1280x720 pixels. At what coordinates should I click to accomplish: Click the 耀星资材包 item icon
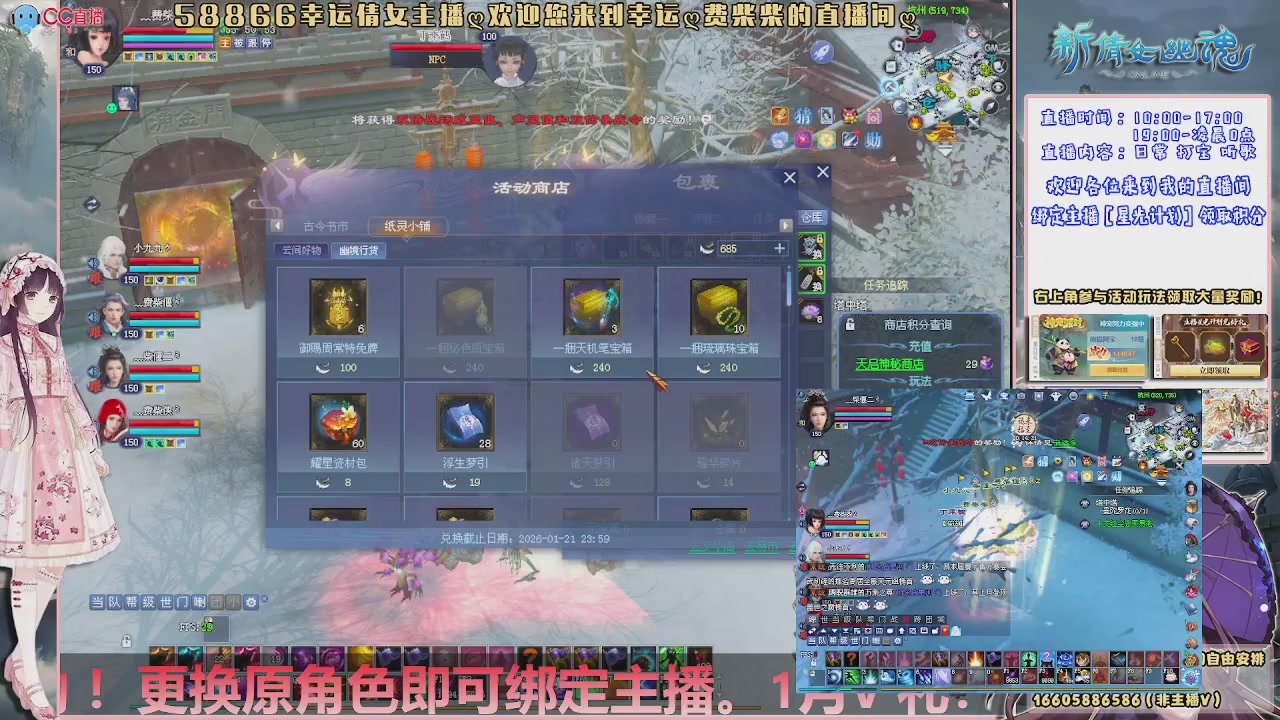pyautogui.click(x=338, y=422)
